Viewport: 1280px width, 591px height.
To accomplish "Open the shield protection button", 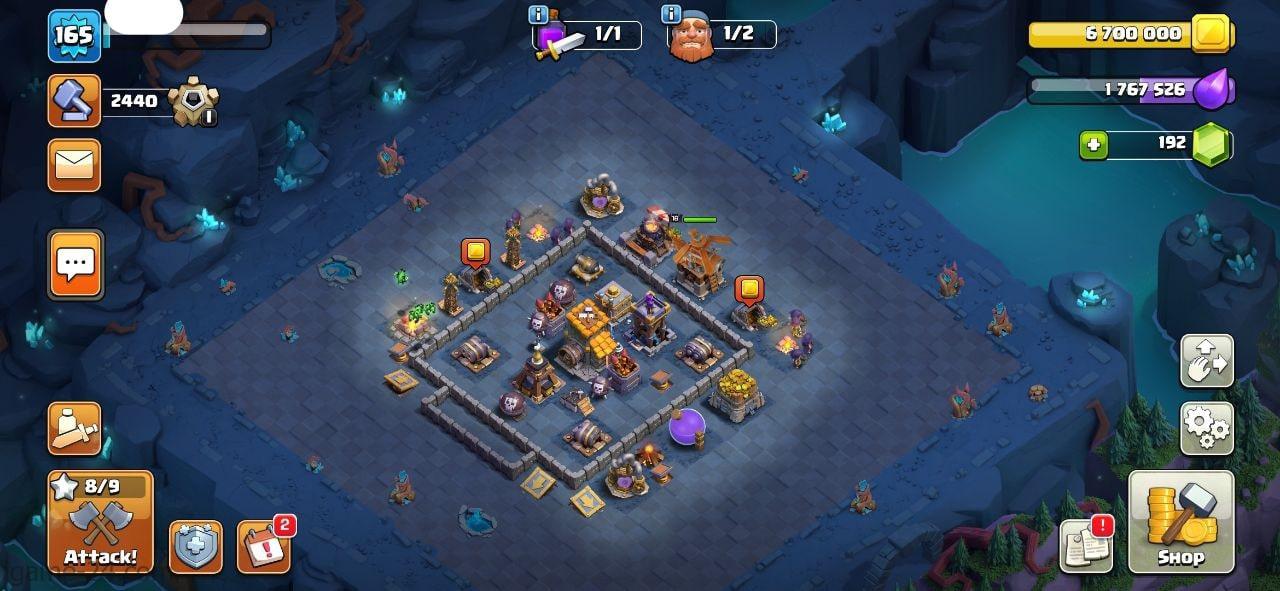I will 195,547.
